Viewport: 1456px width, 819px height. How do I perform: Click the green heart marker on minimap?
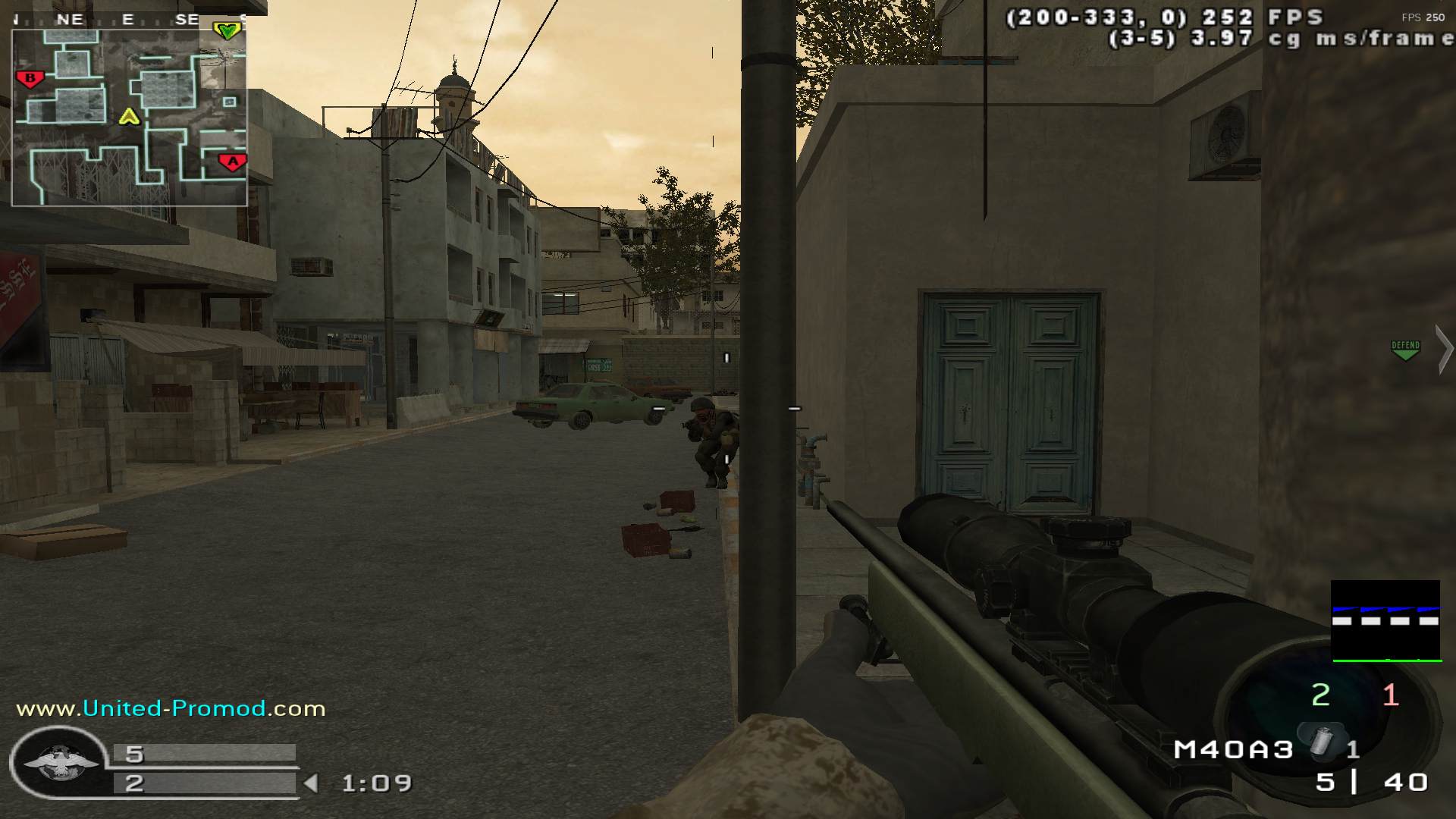pos(227,30)
